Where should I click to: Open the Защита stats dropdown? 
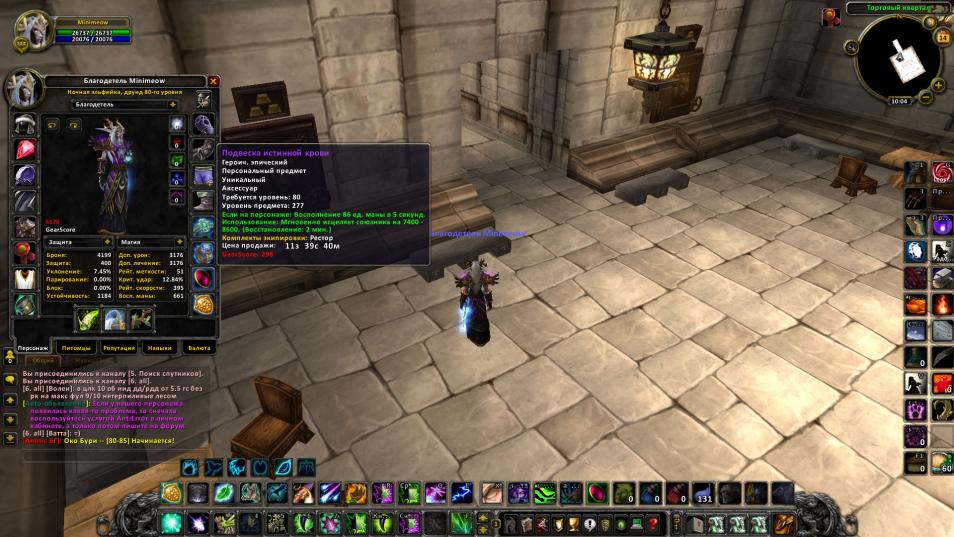pyautogui.click(x=106, y=241)
